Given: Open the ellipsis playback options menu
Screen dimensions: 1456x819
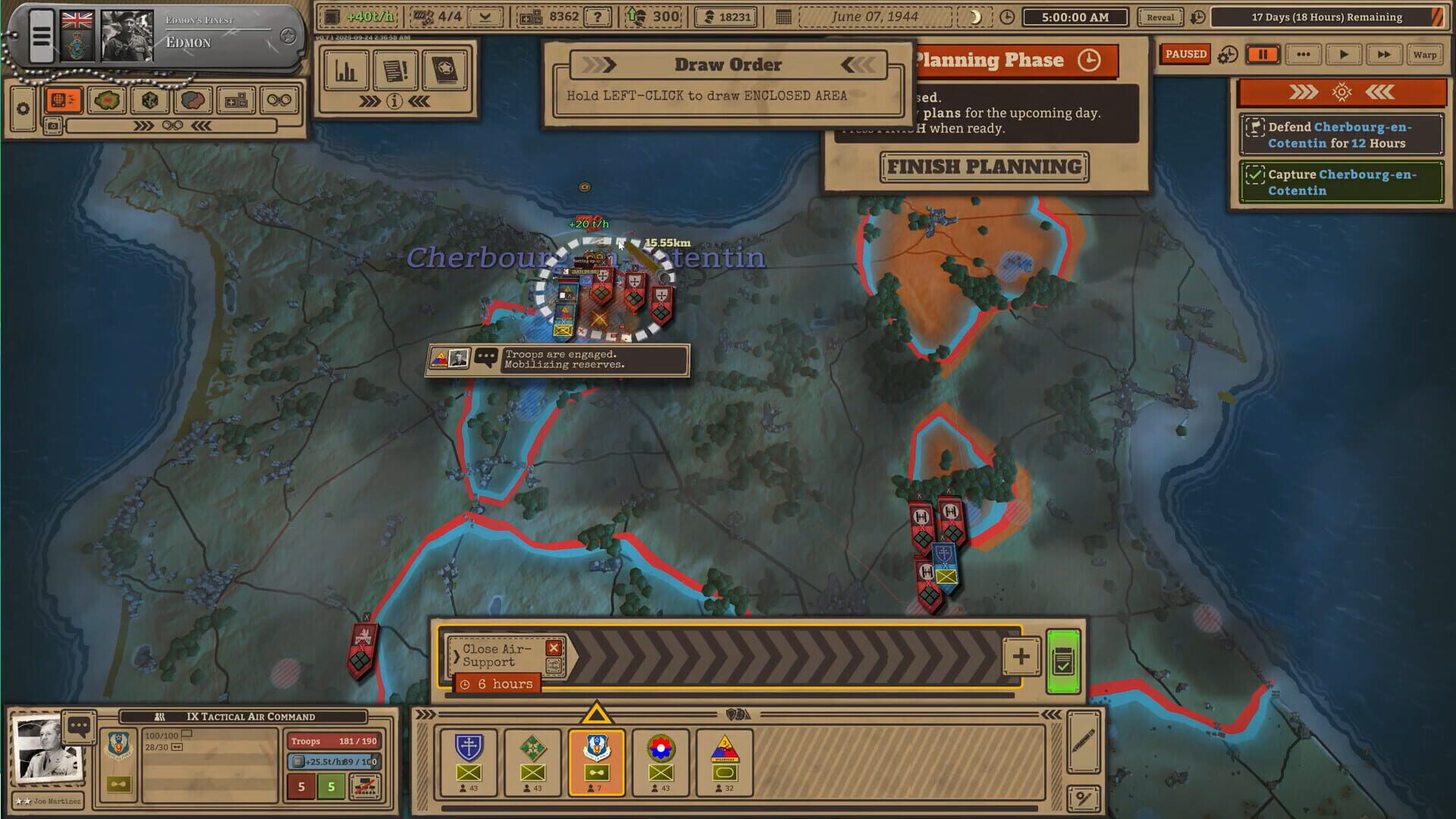Looking at the screenshot, I should [1304, 55].
